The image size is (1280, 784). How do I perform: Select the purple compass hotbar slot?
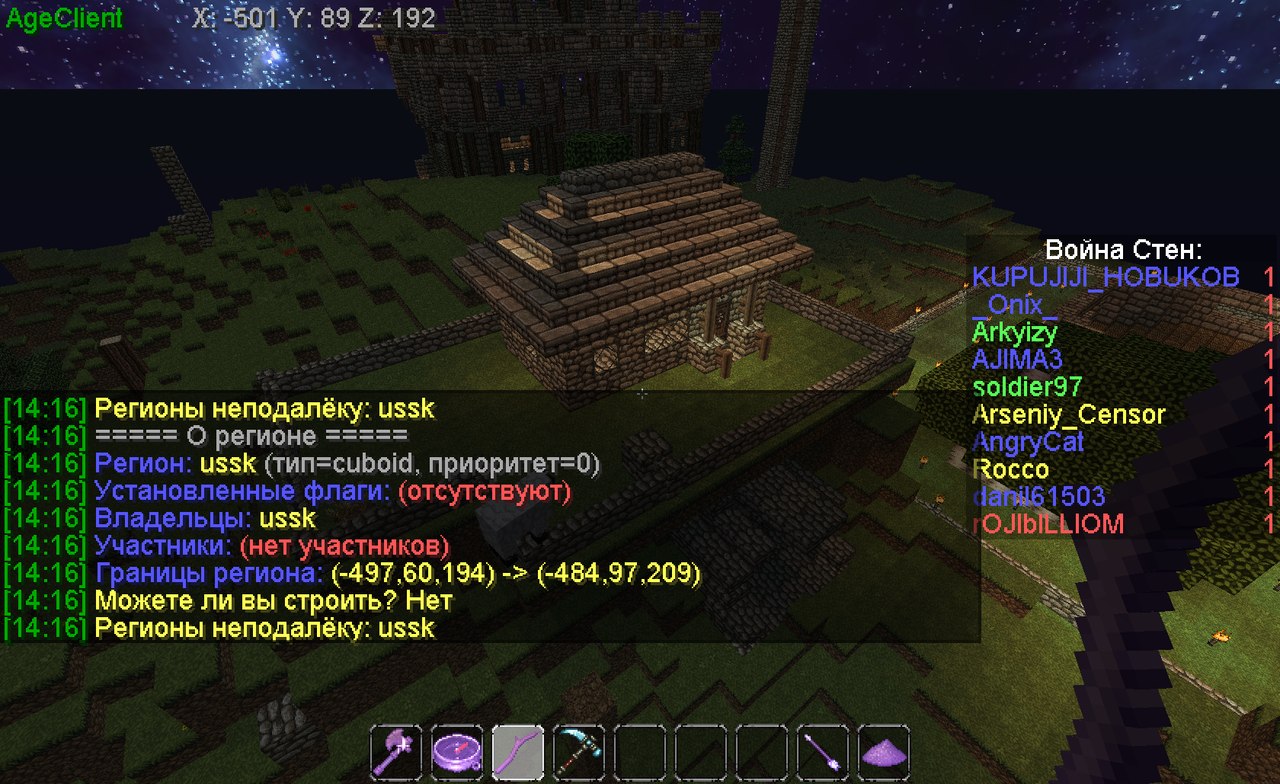pyautogui.click(x=457, y=750)
